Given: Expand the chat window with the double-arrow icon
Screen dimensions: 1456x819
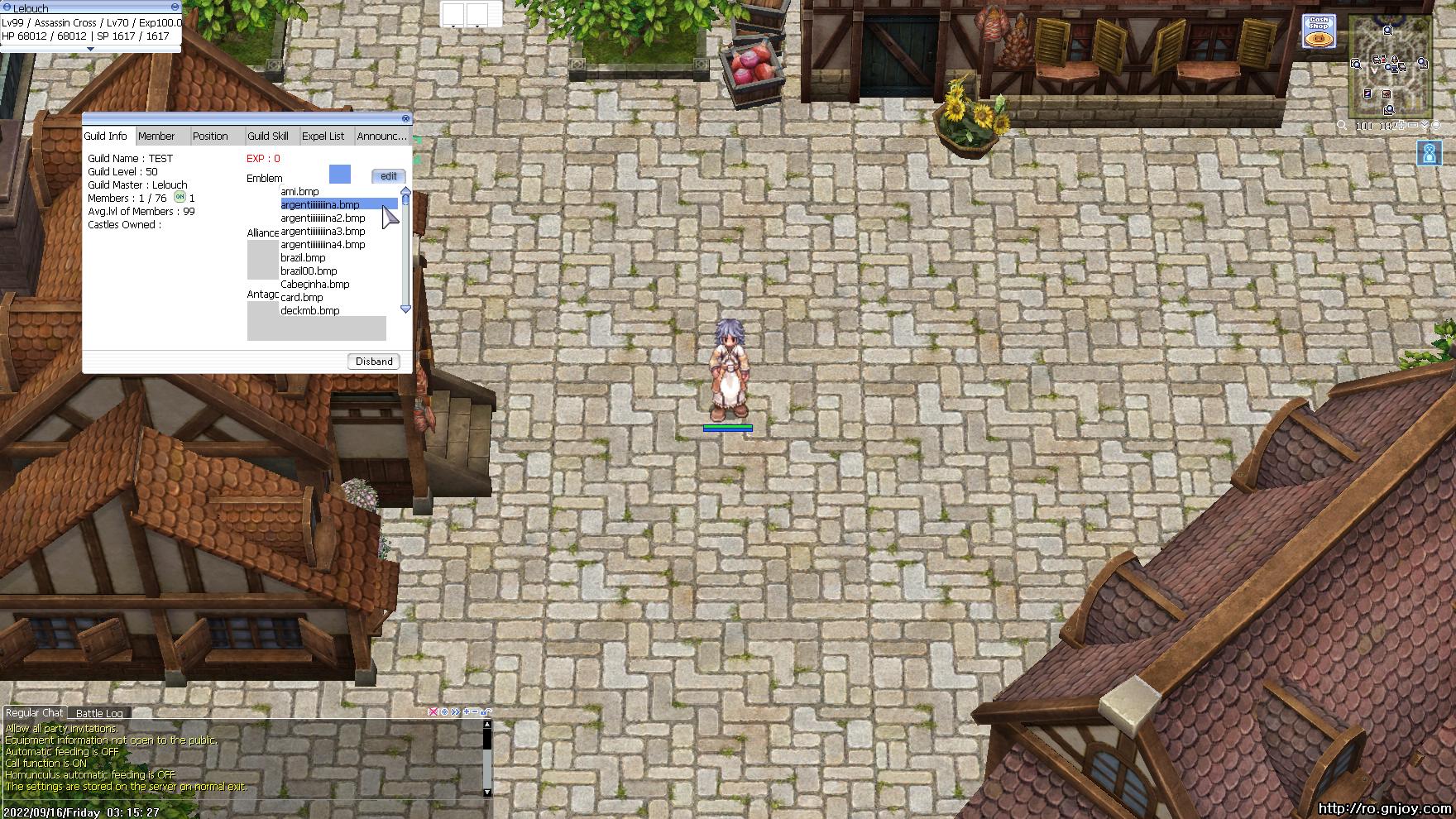Looking at the screenshot, I should coord(455,711).
